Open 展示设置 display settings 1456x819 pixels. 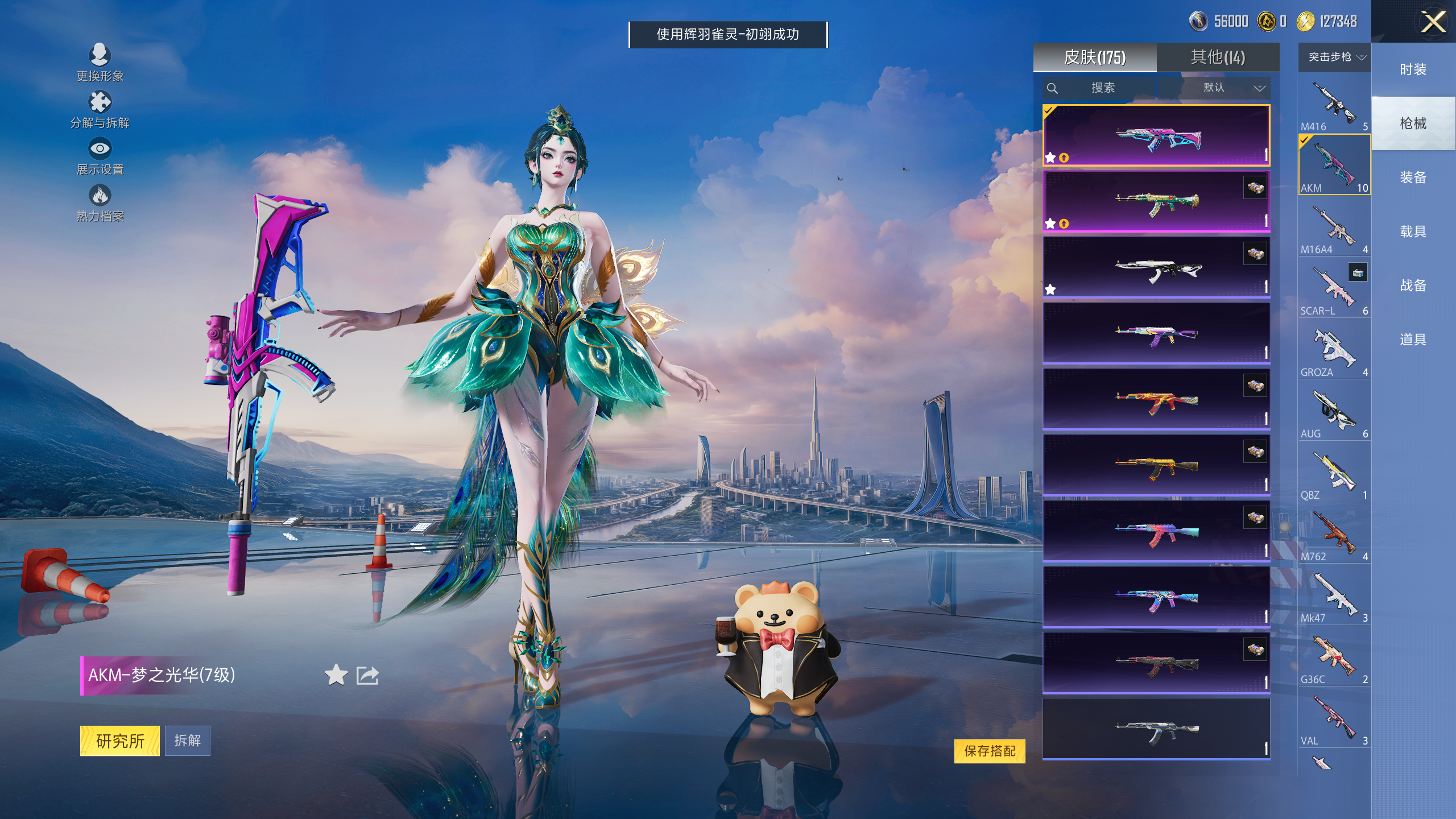tap(100, 156)
